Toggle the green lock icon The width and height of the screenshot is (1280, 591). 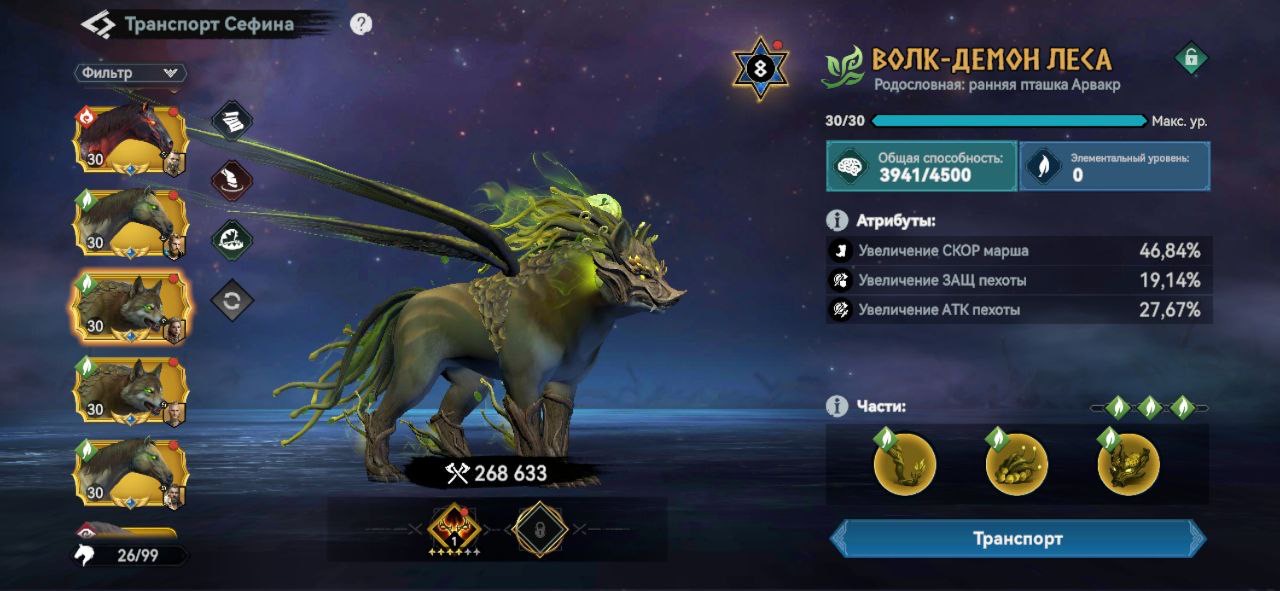1190,59
